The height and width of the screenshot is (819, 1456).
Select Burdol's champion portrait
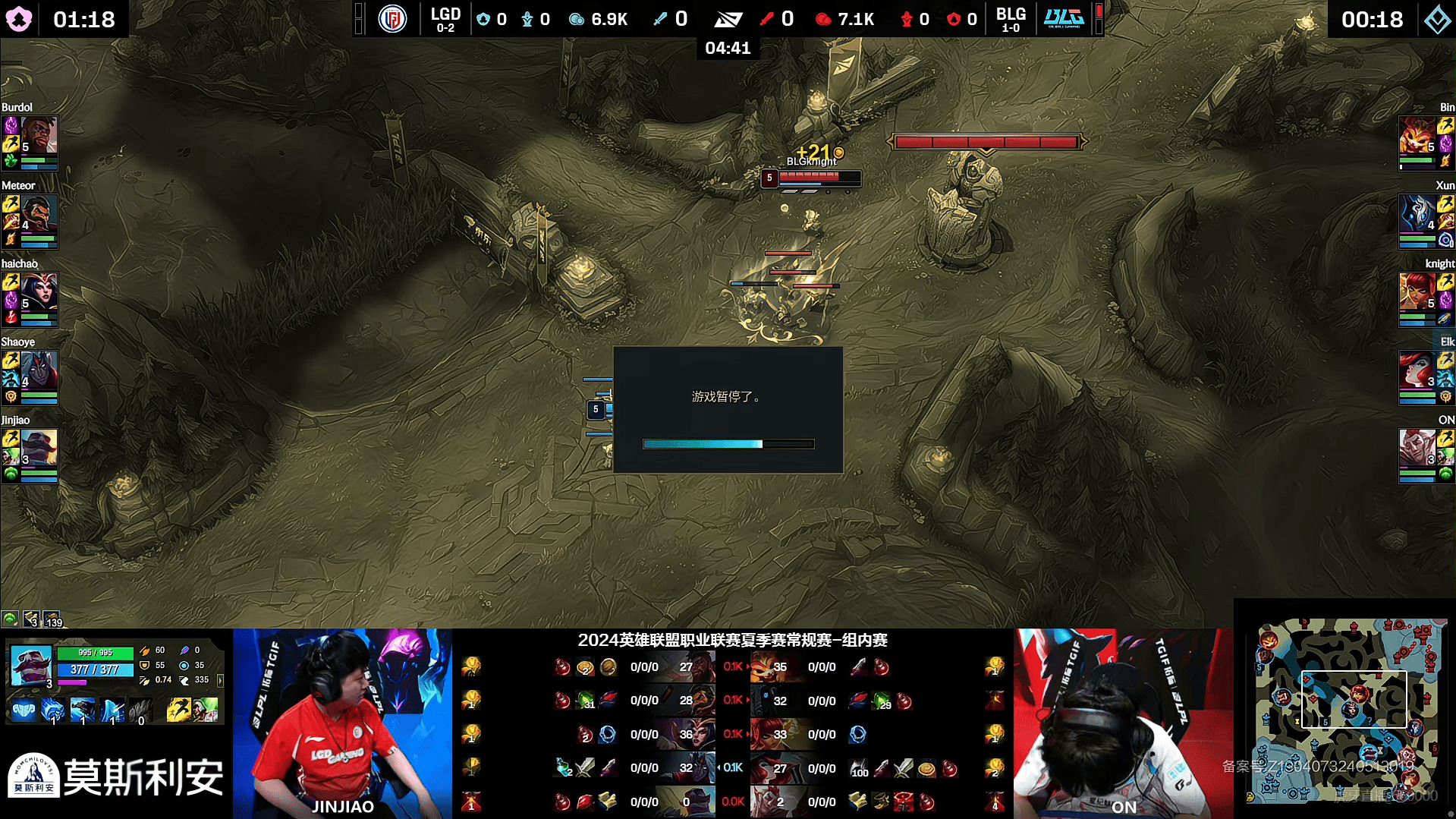click(39, 135)
